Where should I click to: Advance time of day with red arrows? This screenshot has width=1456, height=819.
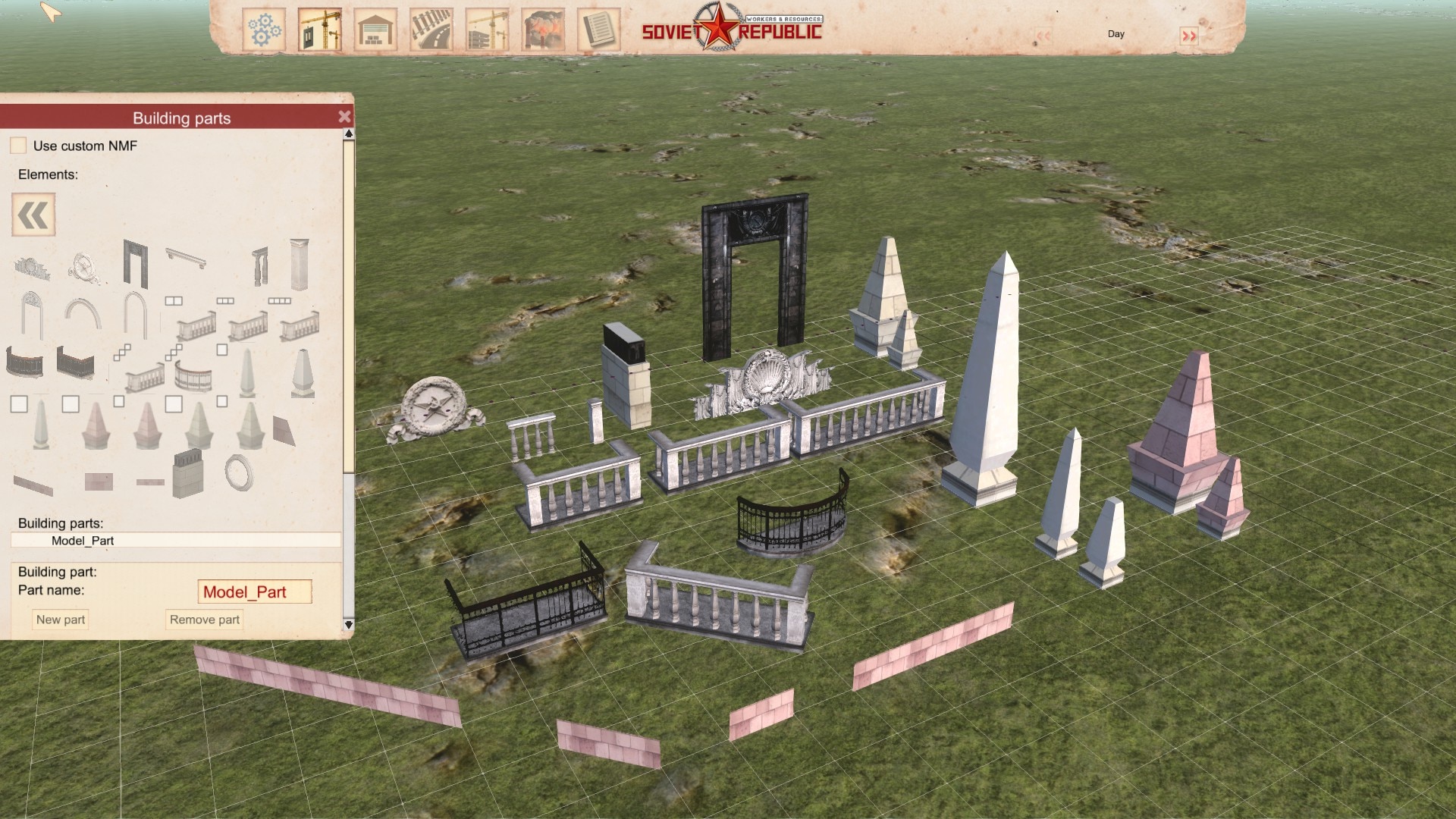point(1188,36)
